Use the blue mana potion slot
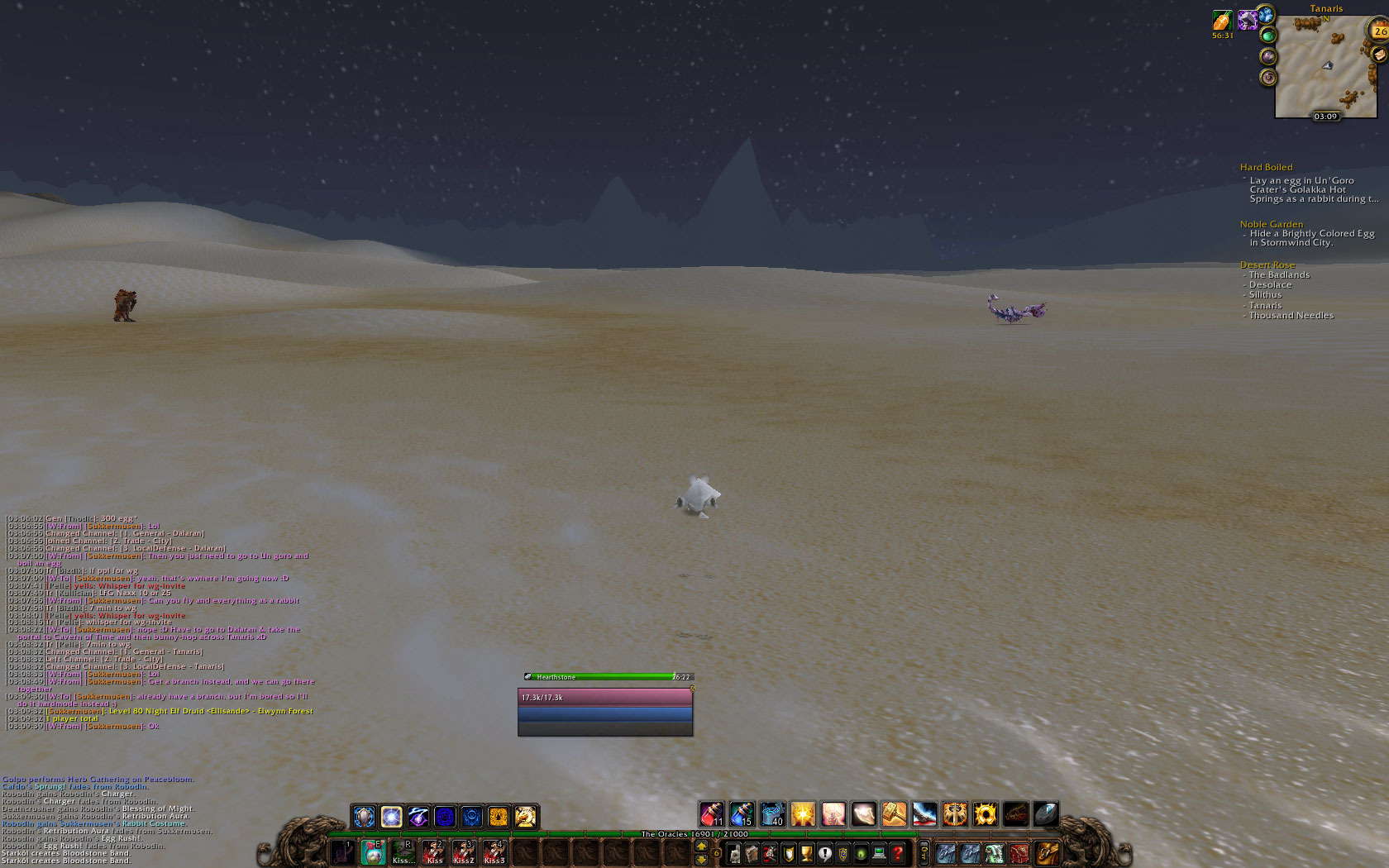The image size is (1389, 868). pos(742,815)
